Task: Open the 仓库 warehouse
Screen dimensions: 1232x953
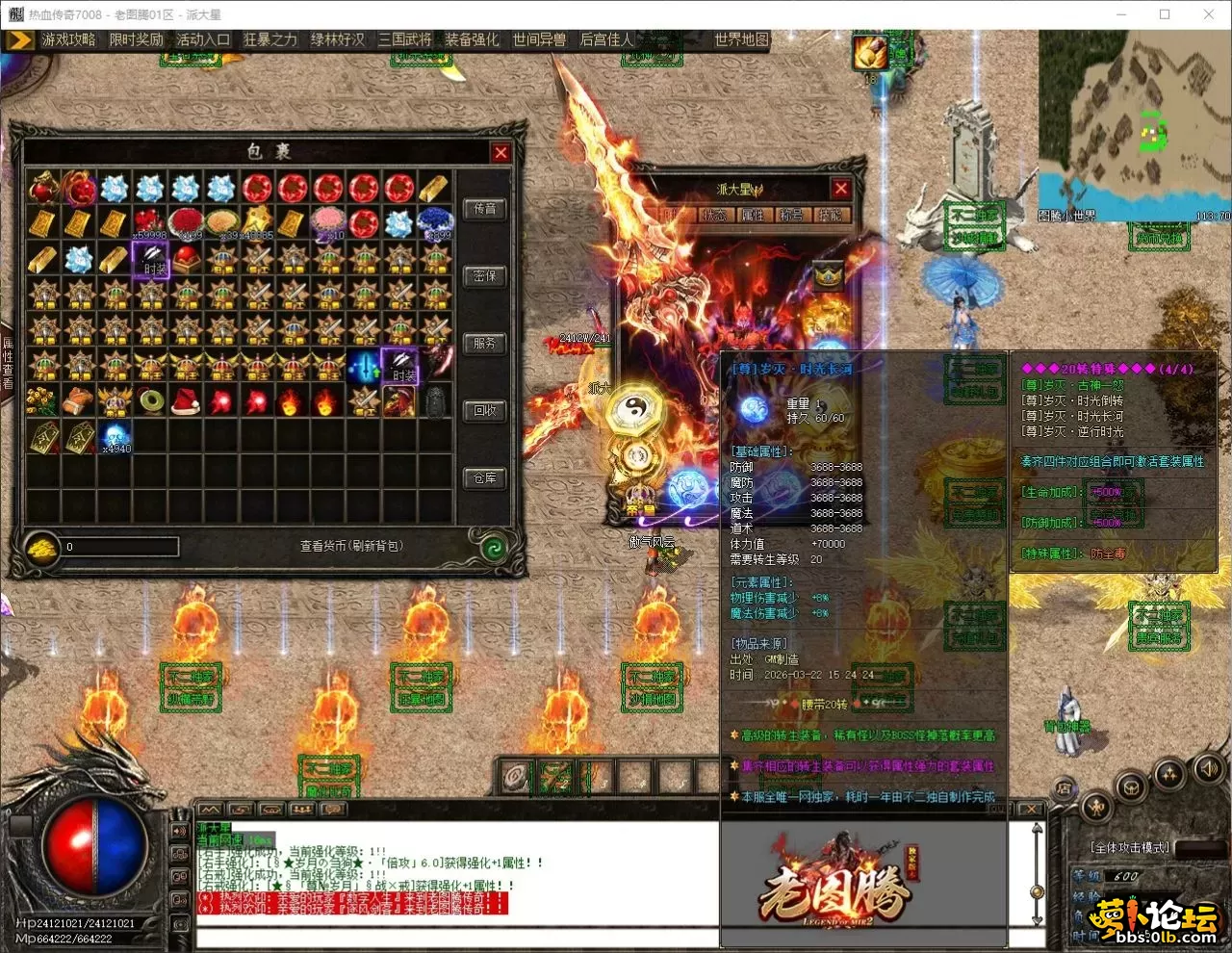Action: (x=485, y=478)
